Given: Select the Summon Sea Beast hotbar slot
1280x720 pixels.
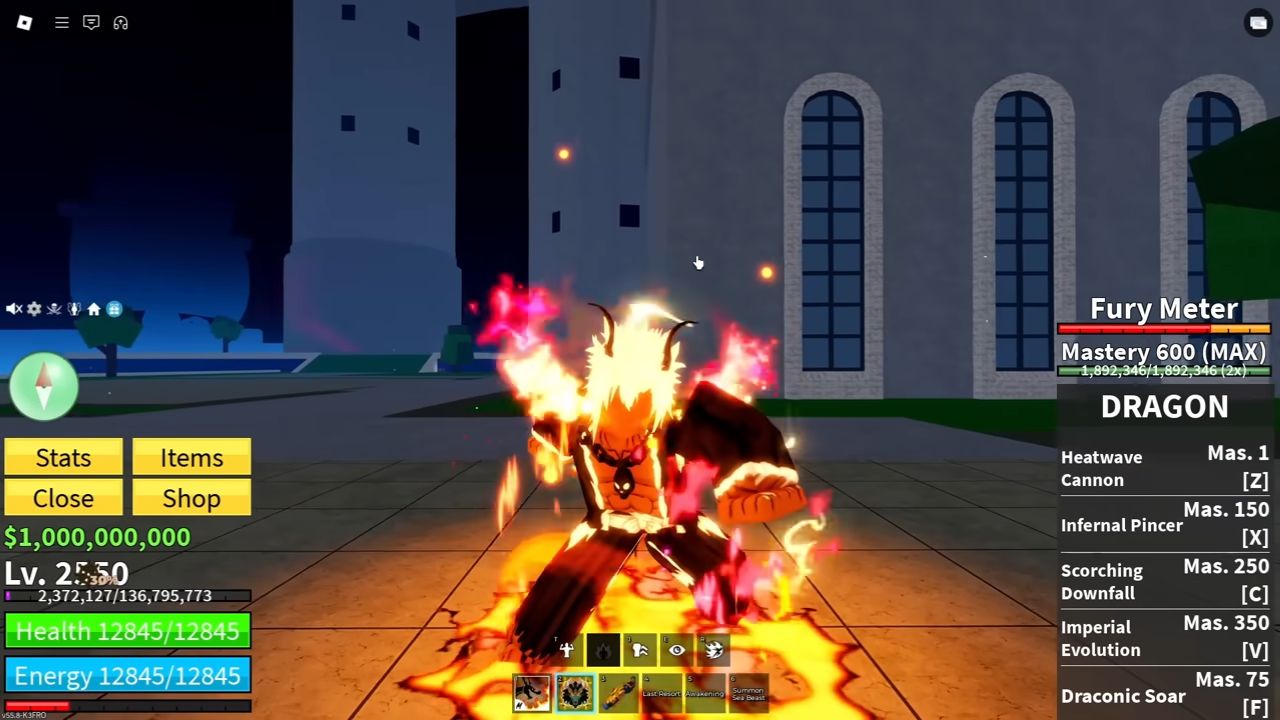Looking at the screenshot, I should tap(748, 692).
